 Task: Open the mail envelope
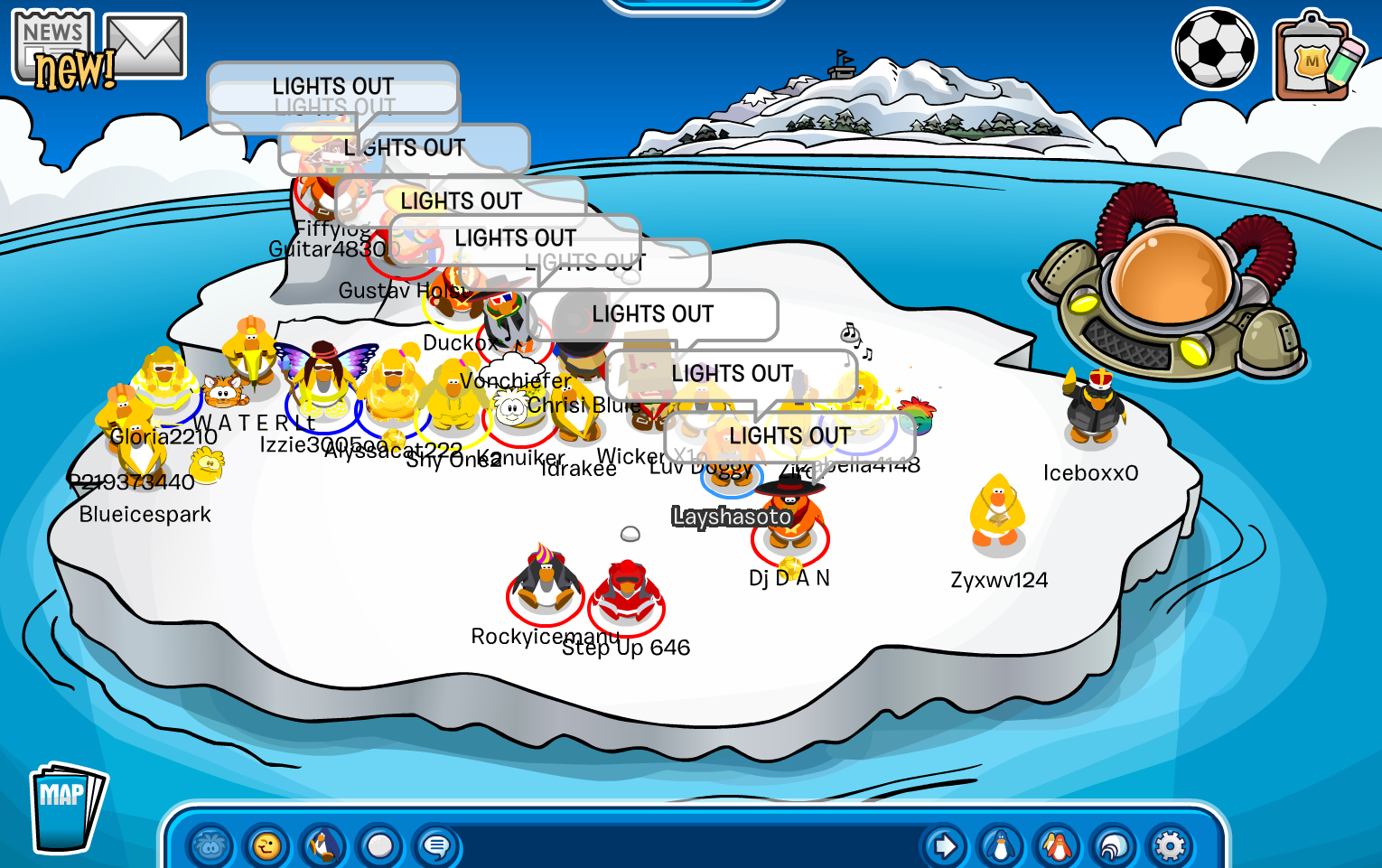[145, 45]
